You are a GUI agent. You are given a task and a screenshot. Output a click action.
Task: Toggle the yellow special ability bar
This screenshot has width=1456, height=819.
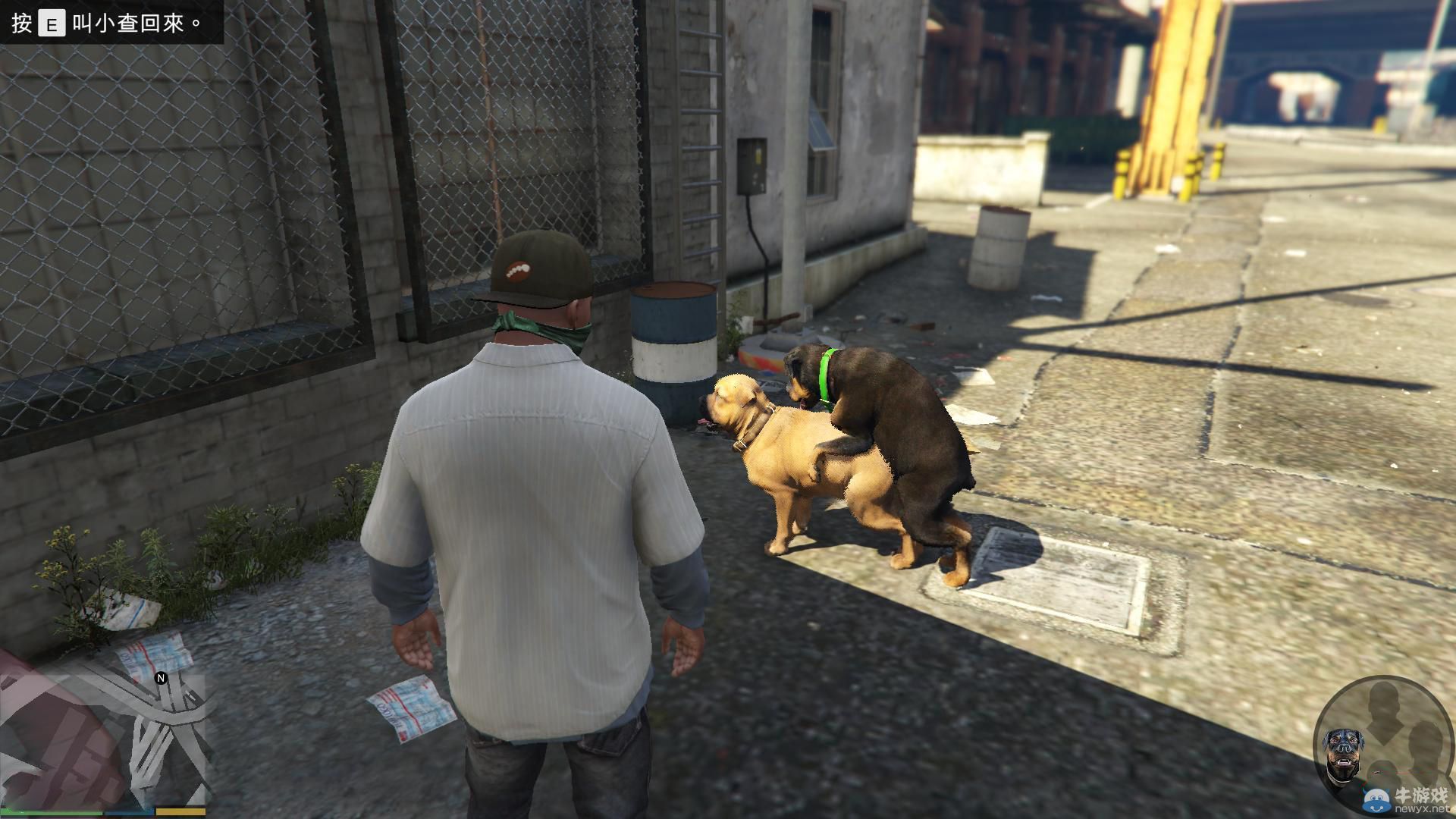tap(182, 811)
